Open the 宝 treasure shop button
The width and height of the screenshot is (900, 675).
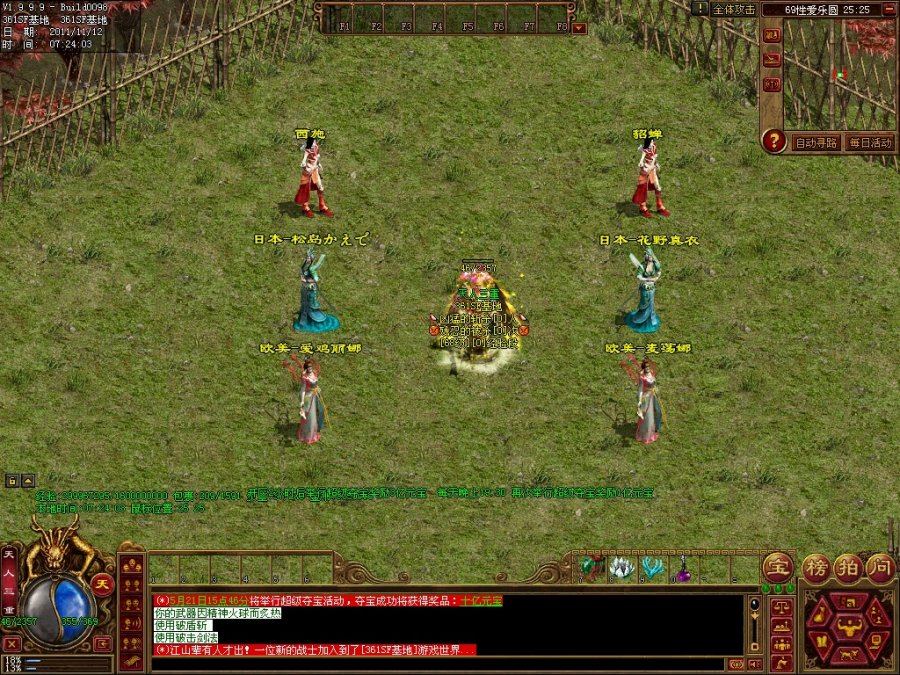[778, 567]
